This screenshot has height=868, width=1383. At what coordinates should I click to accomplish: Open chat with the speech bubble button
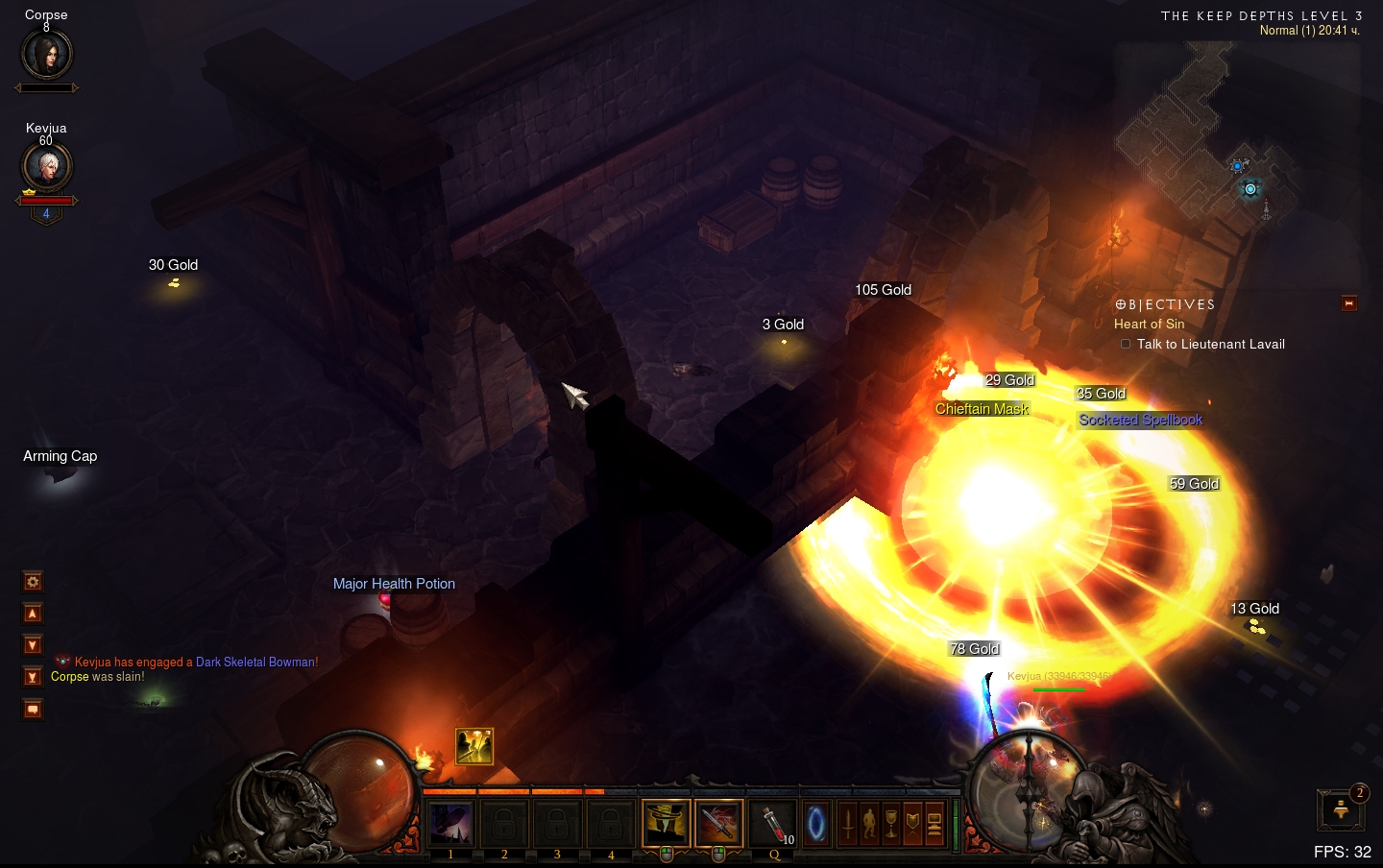pos(33,710)
